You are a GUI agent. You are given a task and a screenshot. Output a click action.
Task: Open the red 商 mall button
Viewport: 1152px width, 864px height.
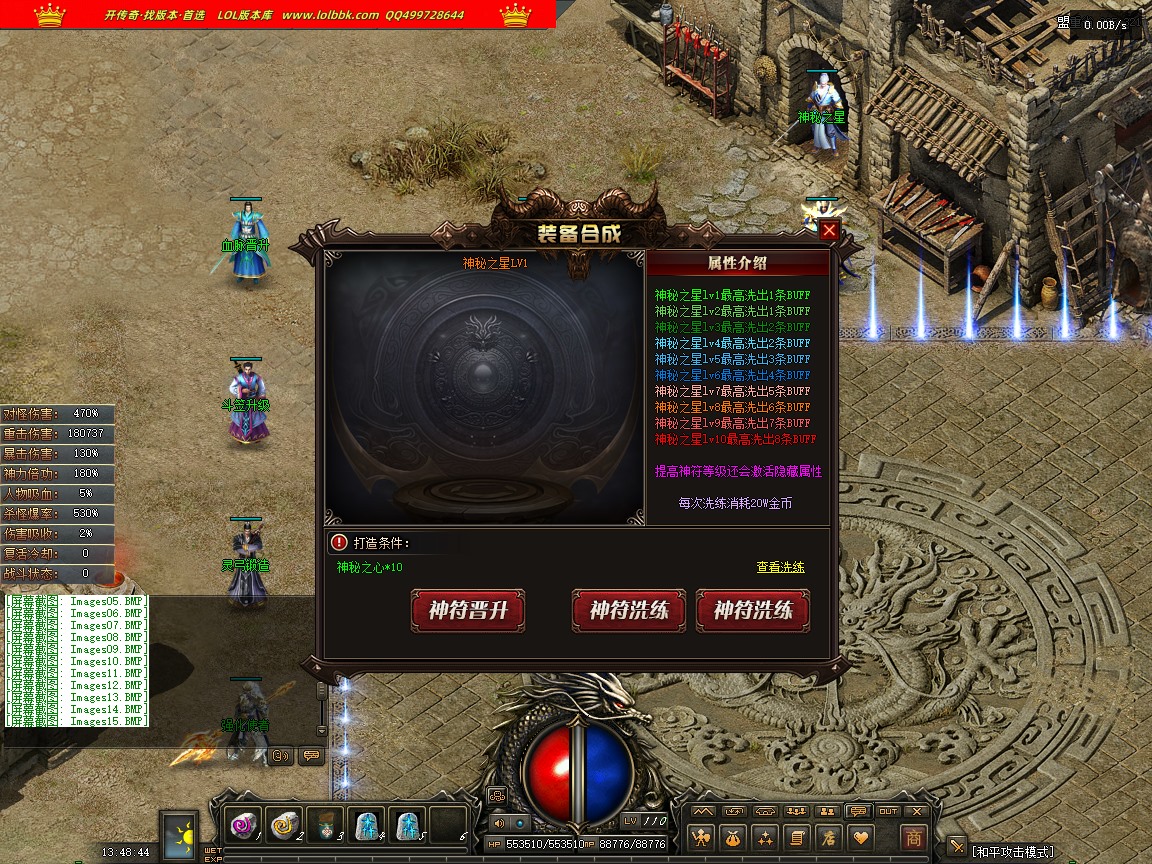click(x=913, y=837)
